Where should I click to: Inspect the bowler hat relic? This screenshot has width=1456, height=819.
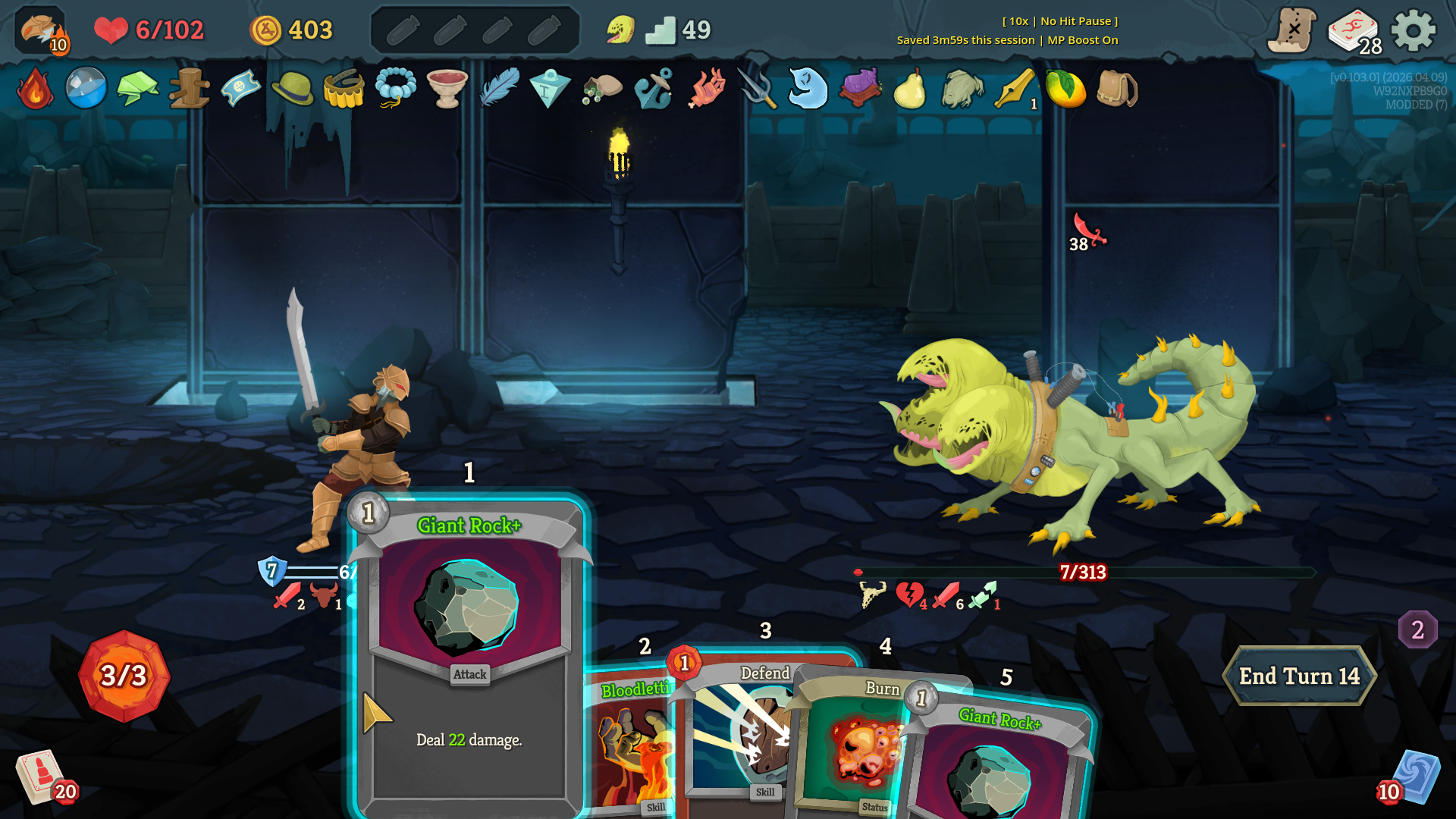(292, 89)
